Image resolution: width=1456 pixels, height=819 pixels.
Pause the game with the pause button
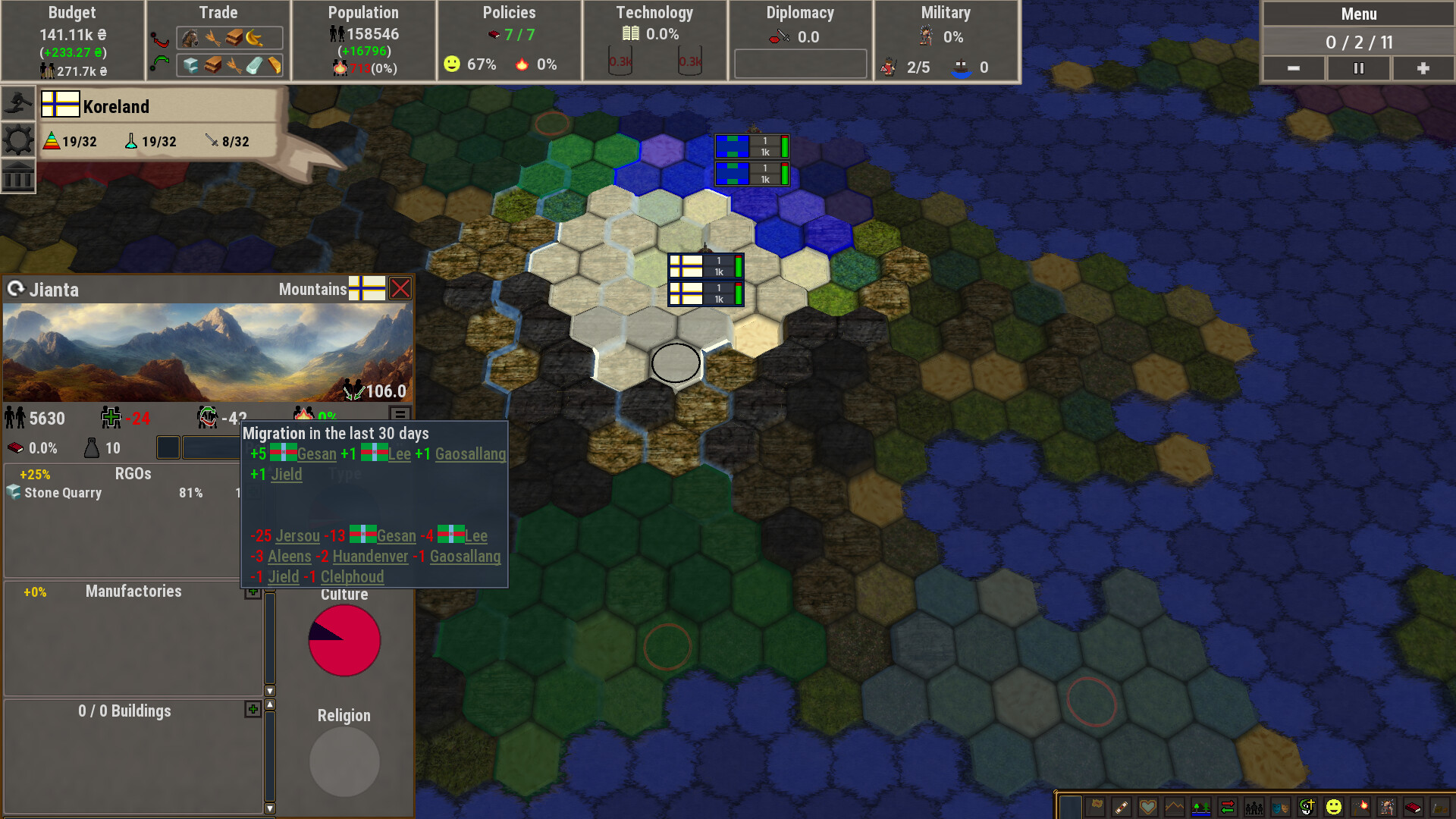coord(1358,68)
